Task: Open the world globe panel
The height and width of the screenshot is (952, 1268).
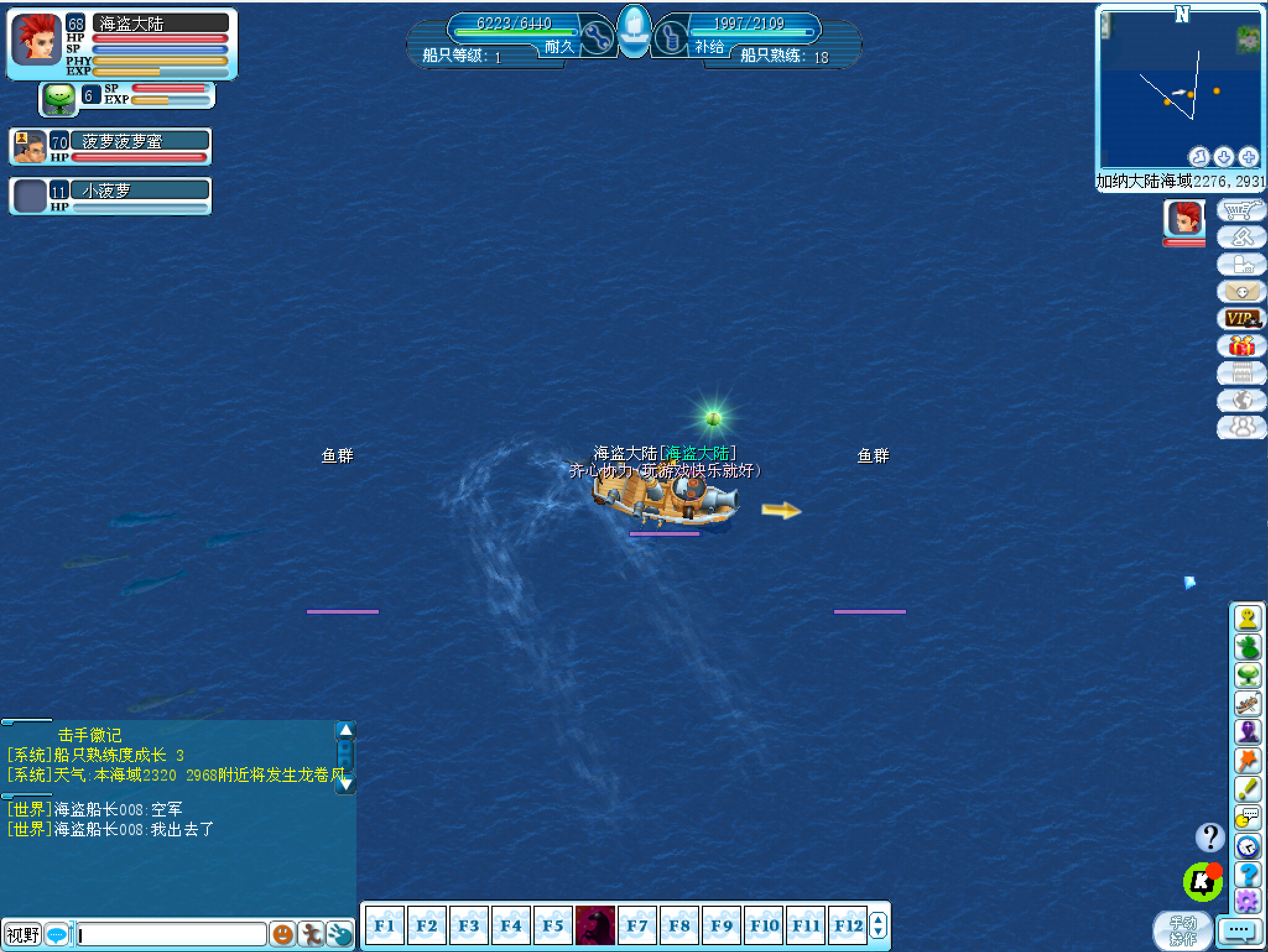Action: (x=1242, y=400)
